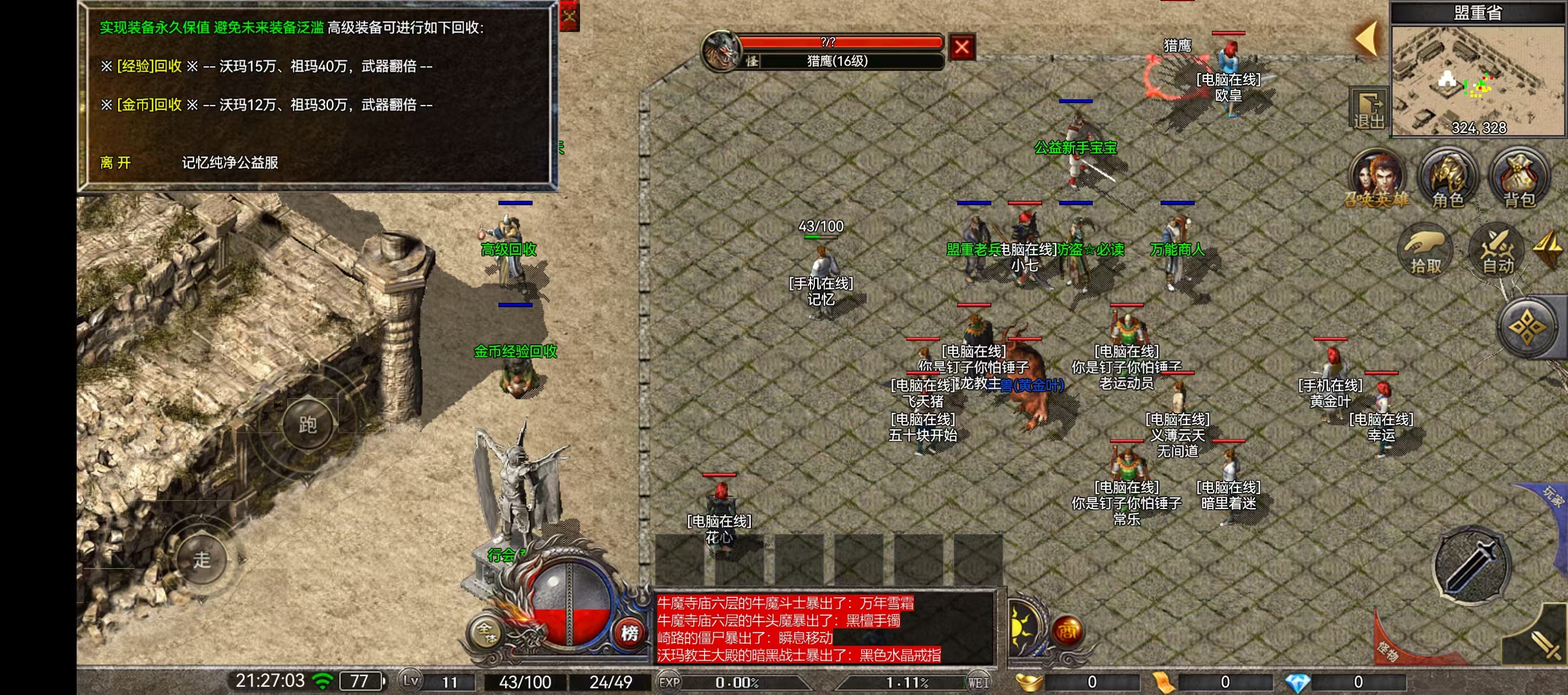Image resolution: width=1568 pixels, height=695 pixels.
Task: Select the [金币]回收 gold recycle option
Action: (149, 105)
